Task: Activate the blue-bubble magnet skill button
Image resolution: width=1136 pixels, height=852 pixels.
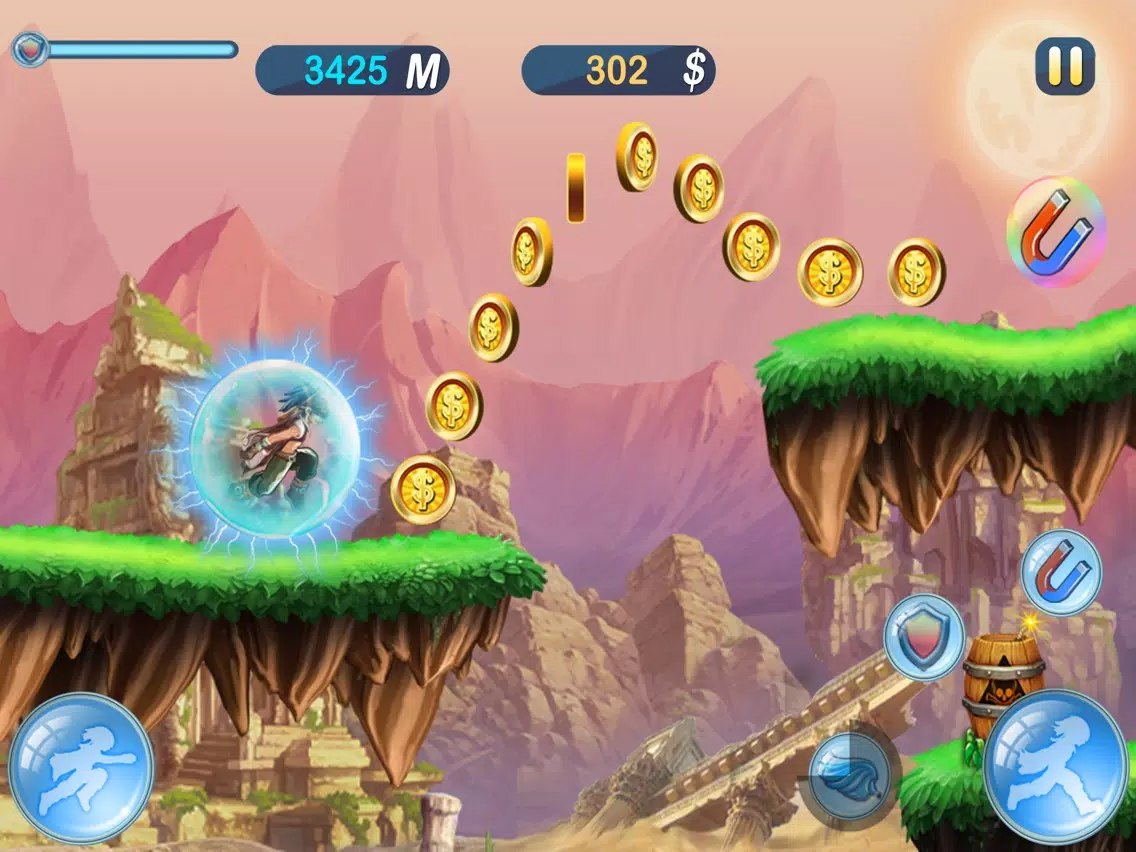Action: 1061,571
